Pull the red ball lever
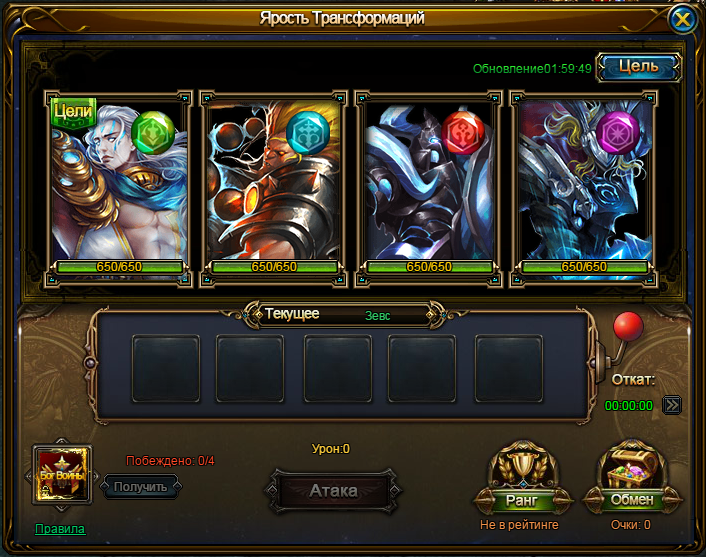The height and width of the screenshot is (557, 706). 627,328
